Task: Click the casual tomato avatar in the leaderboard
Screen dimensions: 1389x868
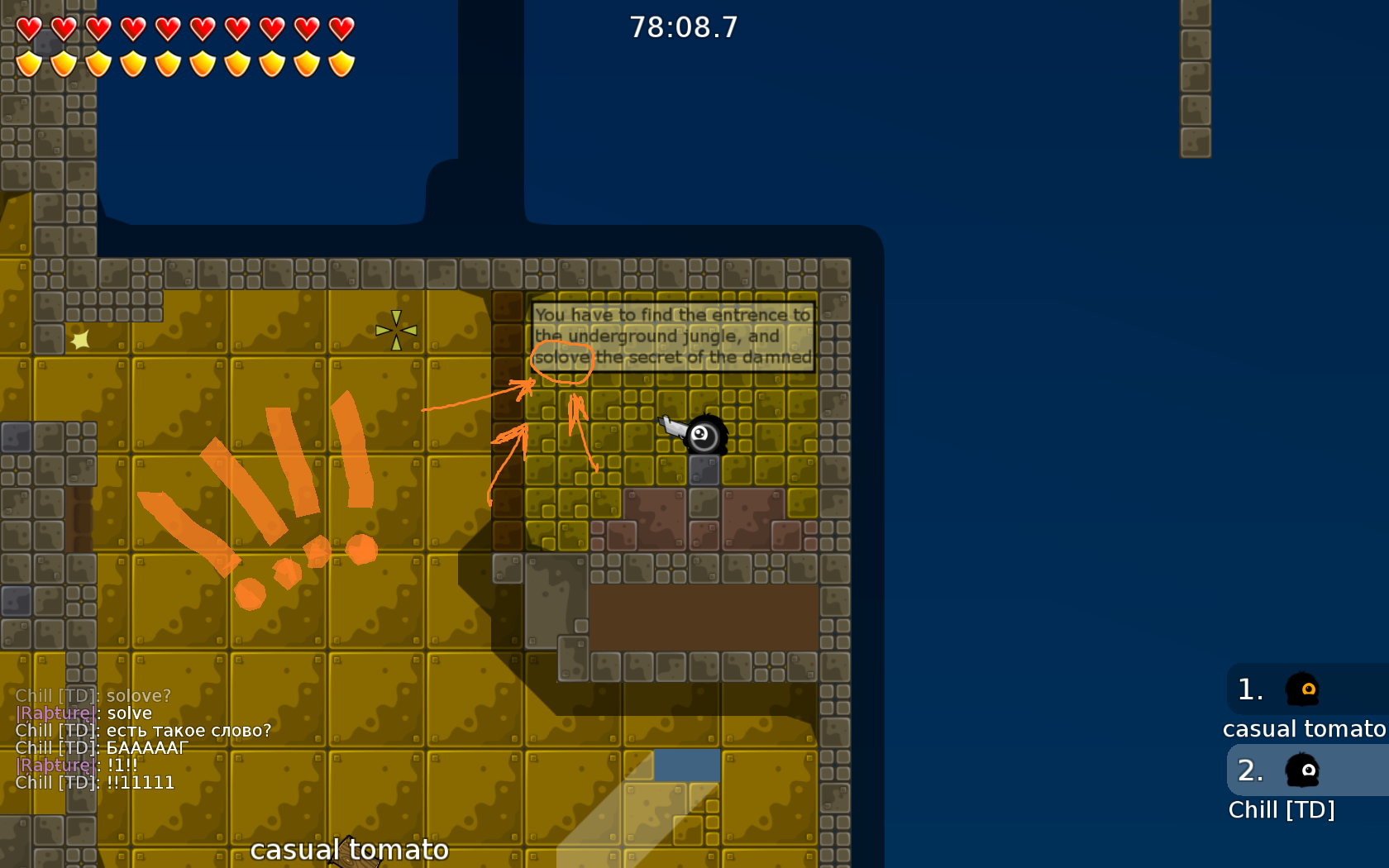Action: [1303, 689]
